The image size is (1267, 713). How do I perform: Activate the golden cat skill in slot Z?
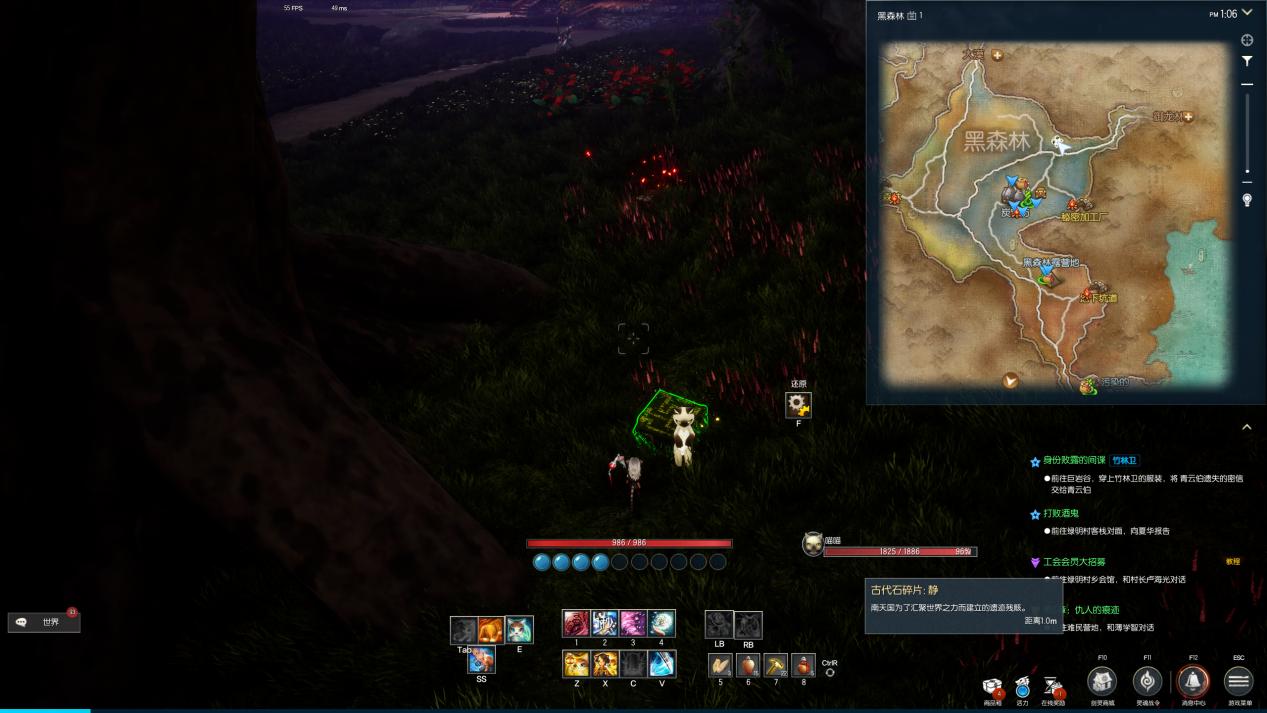tap(576, 663)
